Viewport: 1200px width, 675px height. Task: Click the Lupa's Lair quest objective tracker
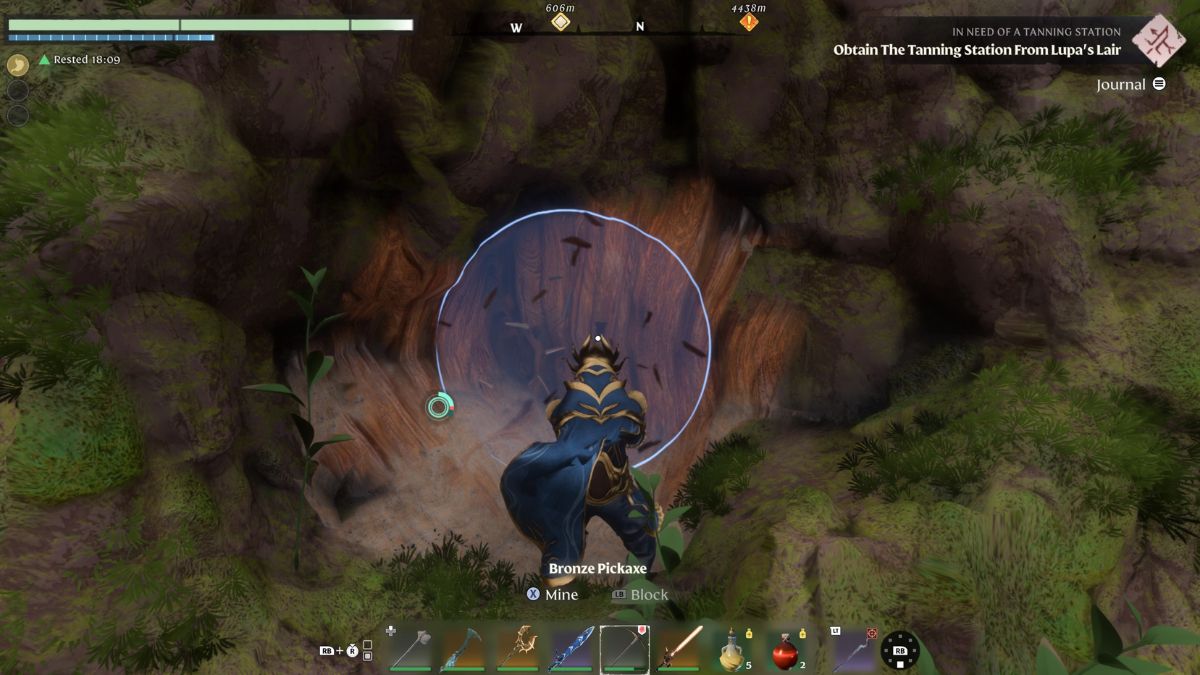coord(977,50)
